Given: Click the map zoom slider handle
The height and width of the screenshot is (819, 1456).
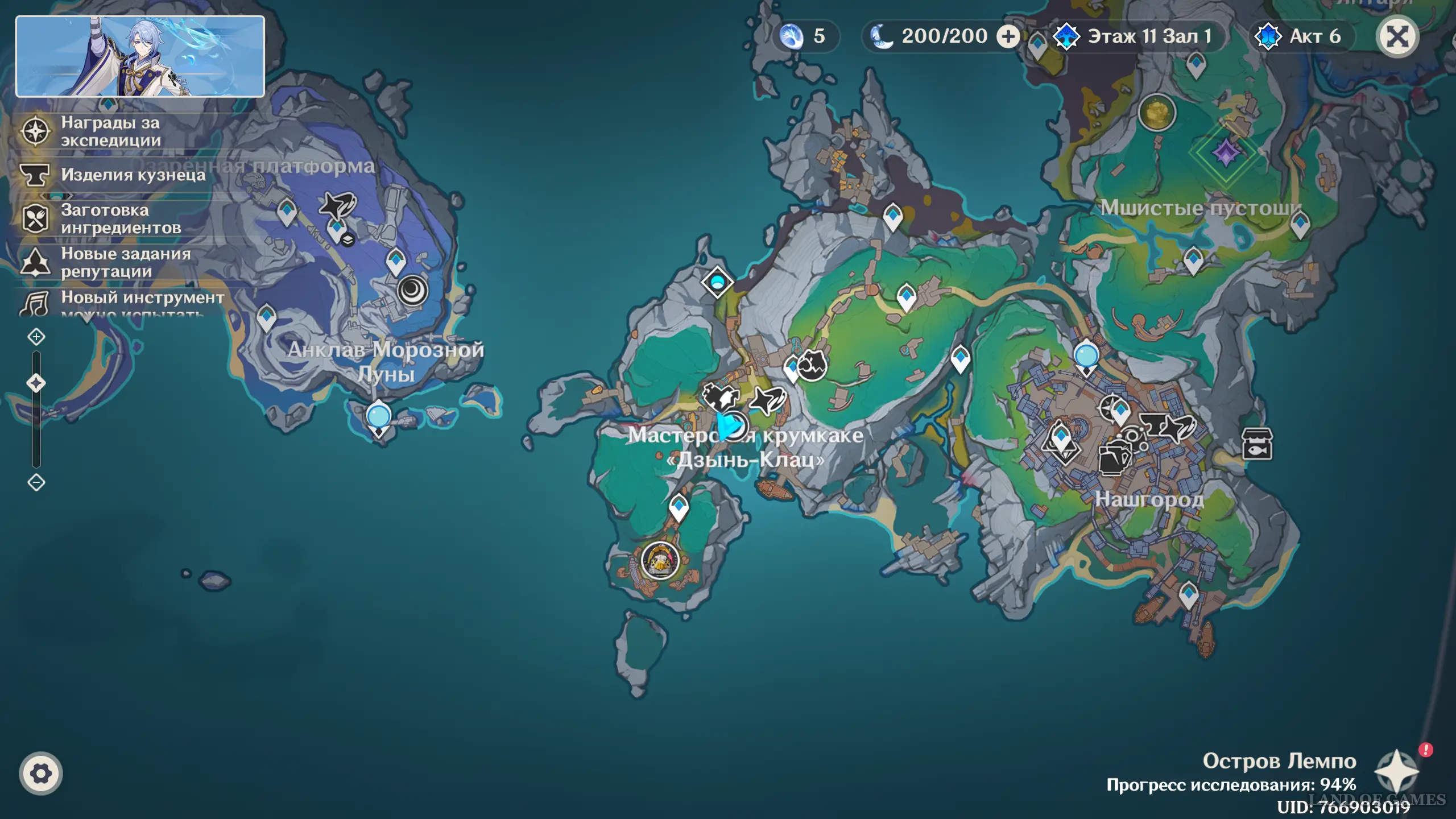Looking at the screenshot, I should click(36, 383).
